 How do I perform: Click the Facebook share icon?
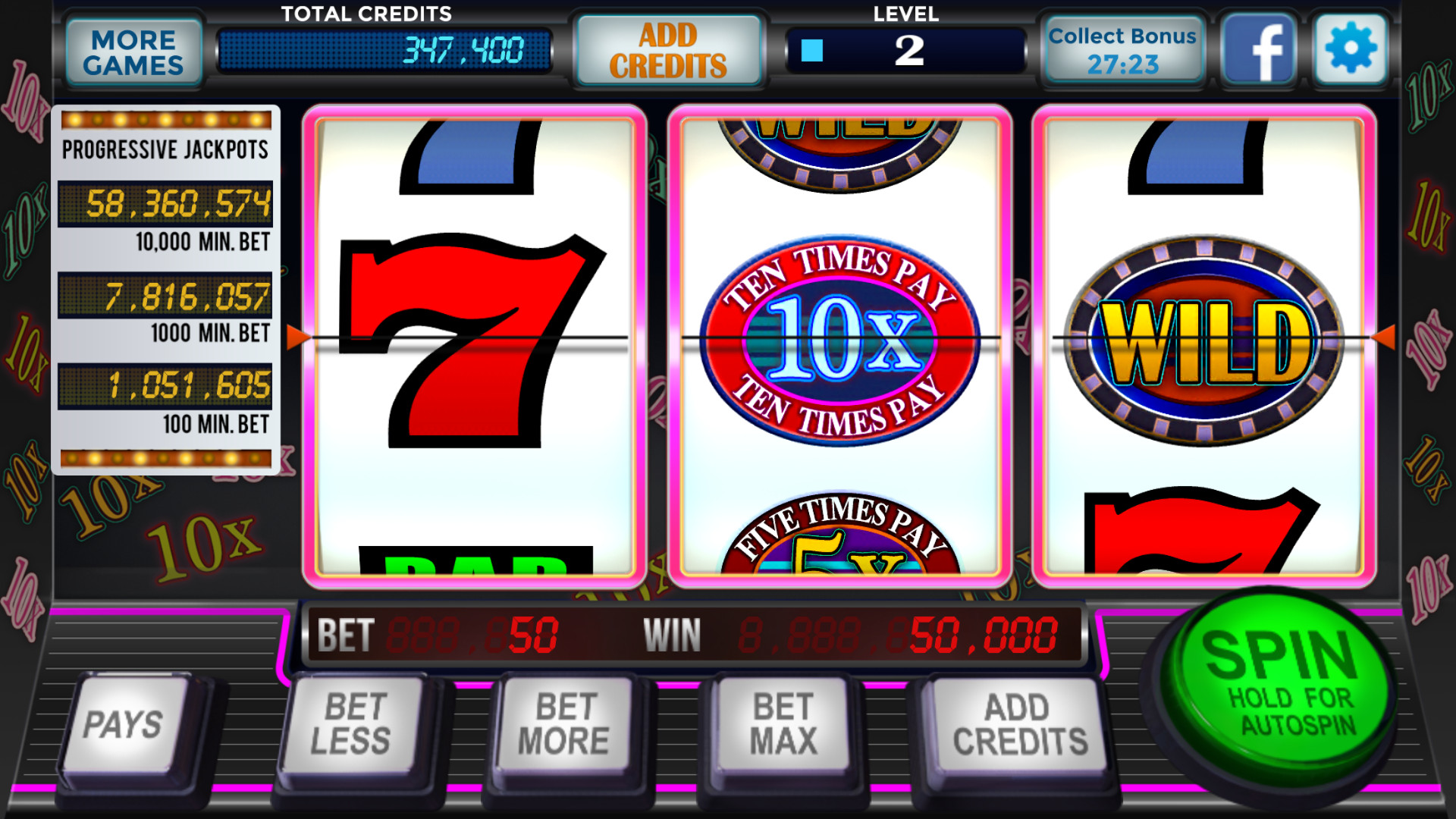tap(1258, 48)
